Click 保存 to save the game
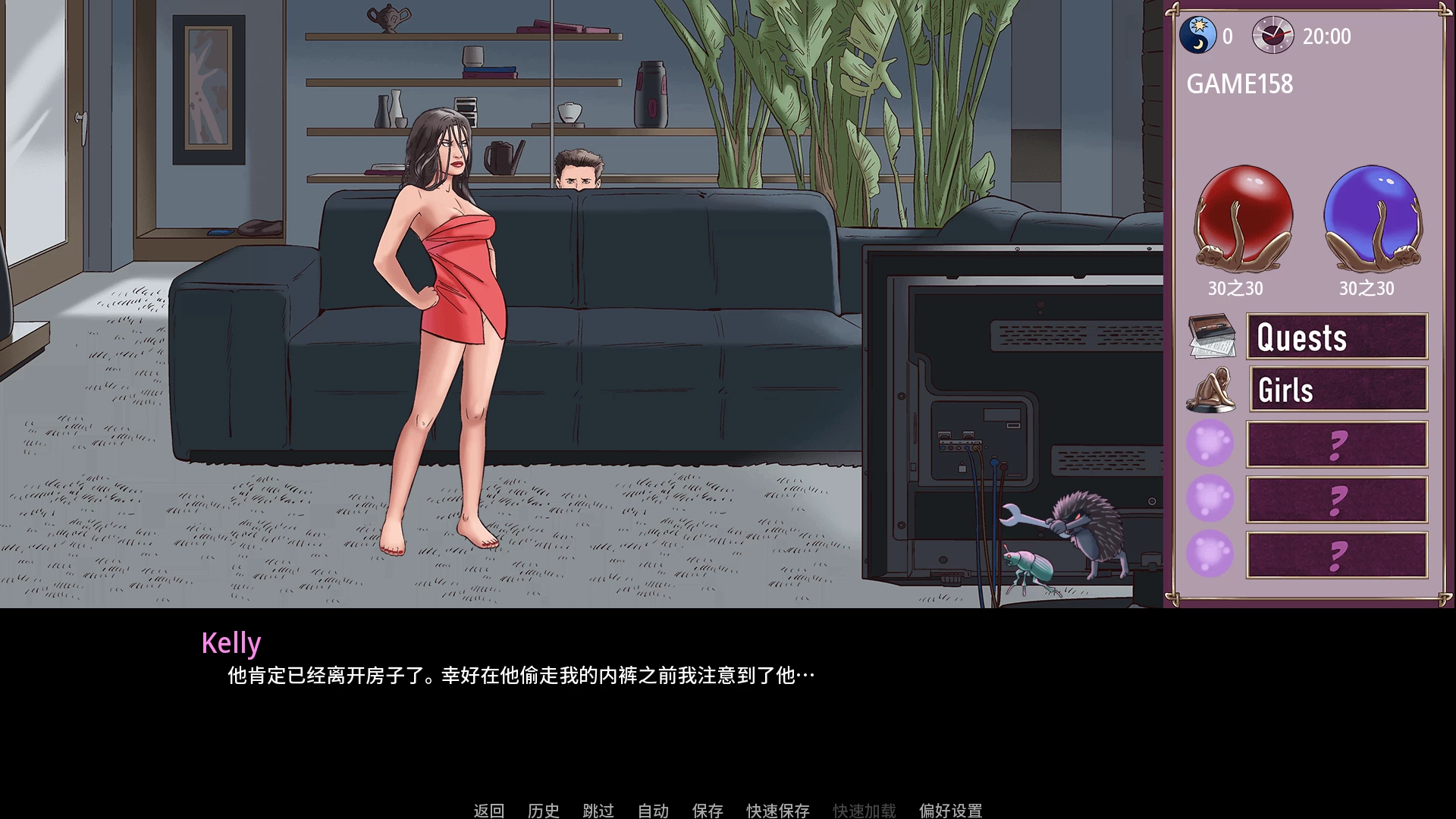The height and width of the screenshot is (819, 1456). (x=708, y=810)
